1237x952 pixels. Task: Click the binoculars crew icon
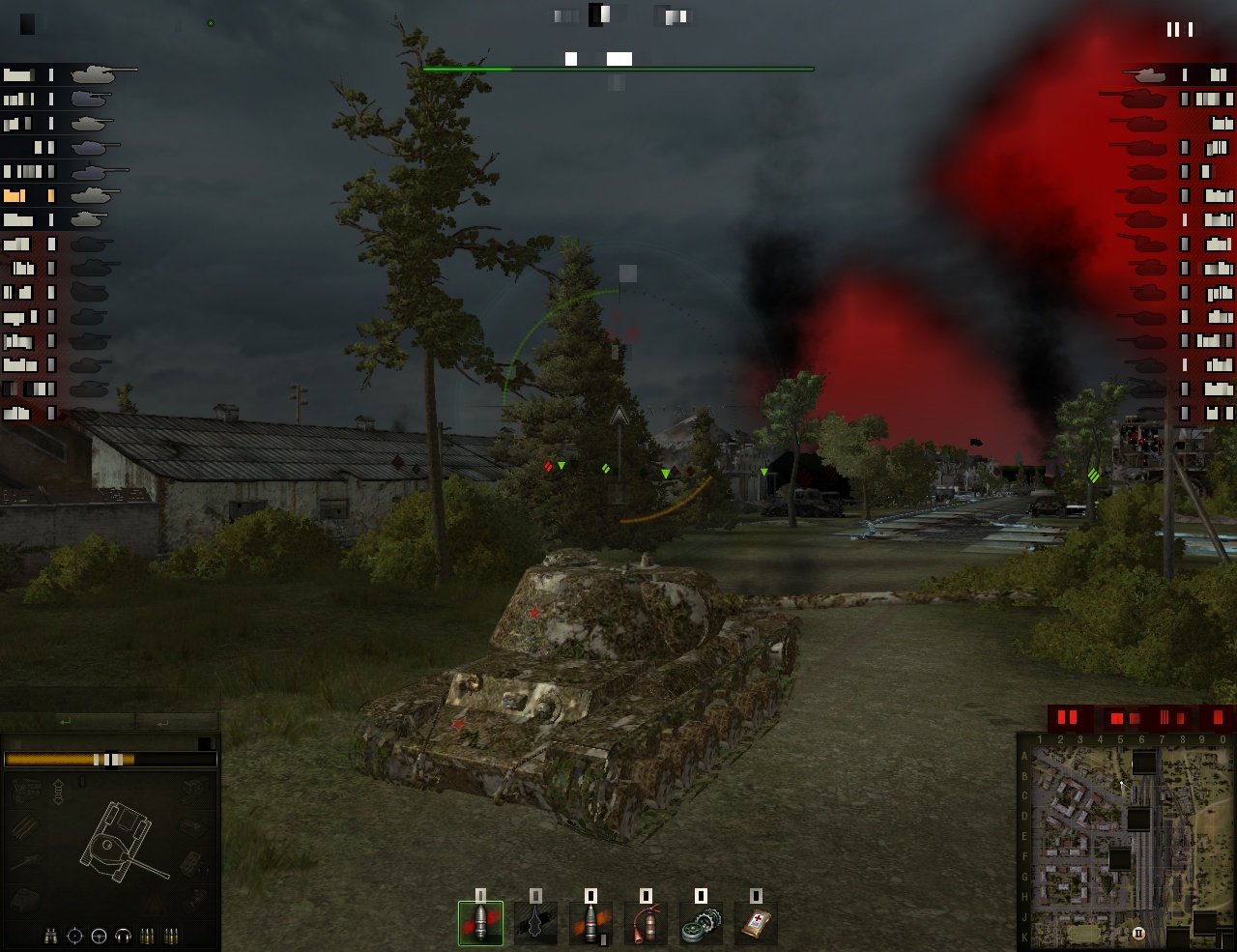click(51, 936)
